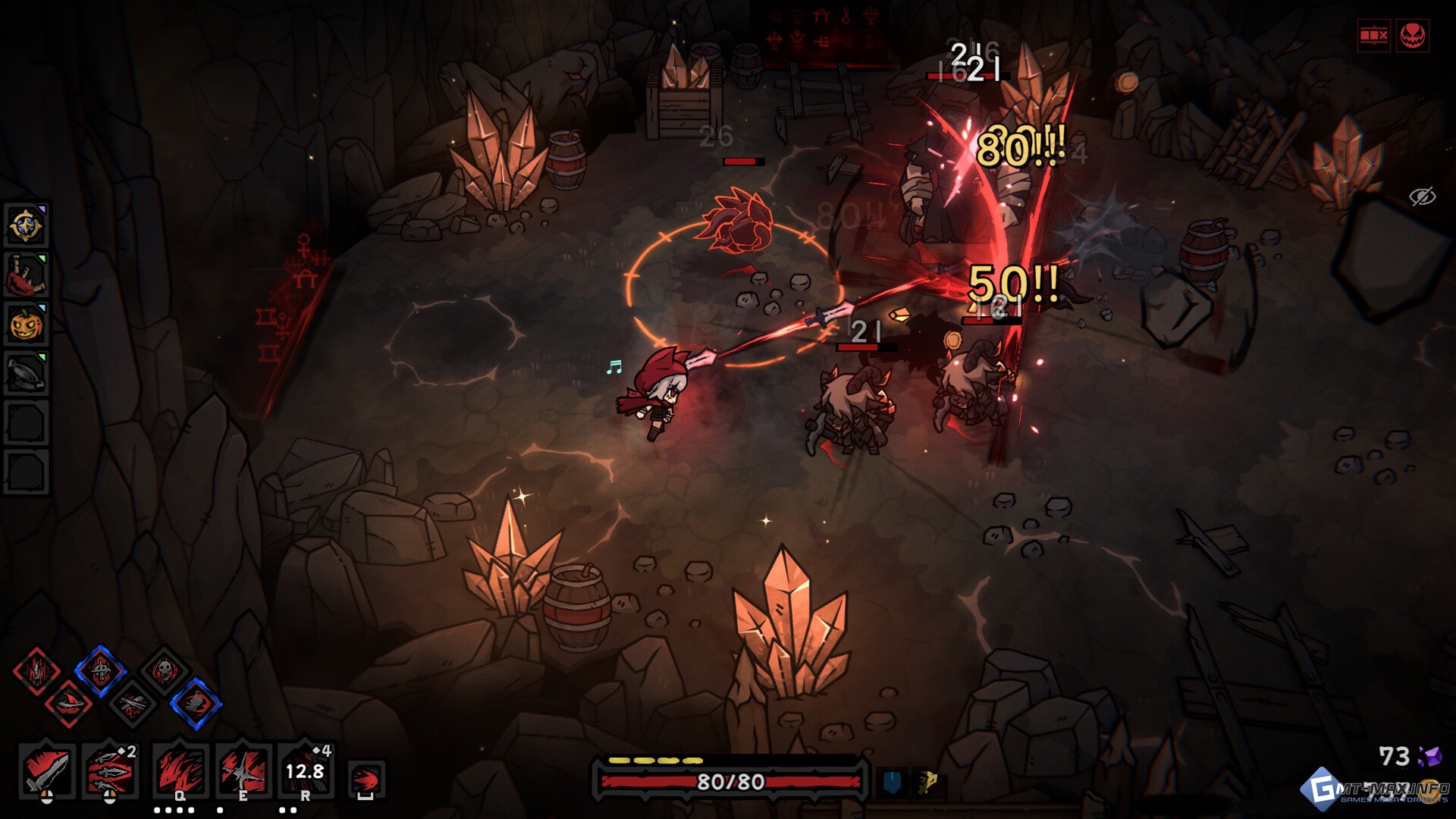This screenshot has height=819, width=1456.
Task: Inspect the blue-framed cross passive diamond
Action: point(100,670)
